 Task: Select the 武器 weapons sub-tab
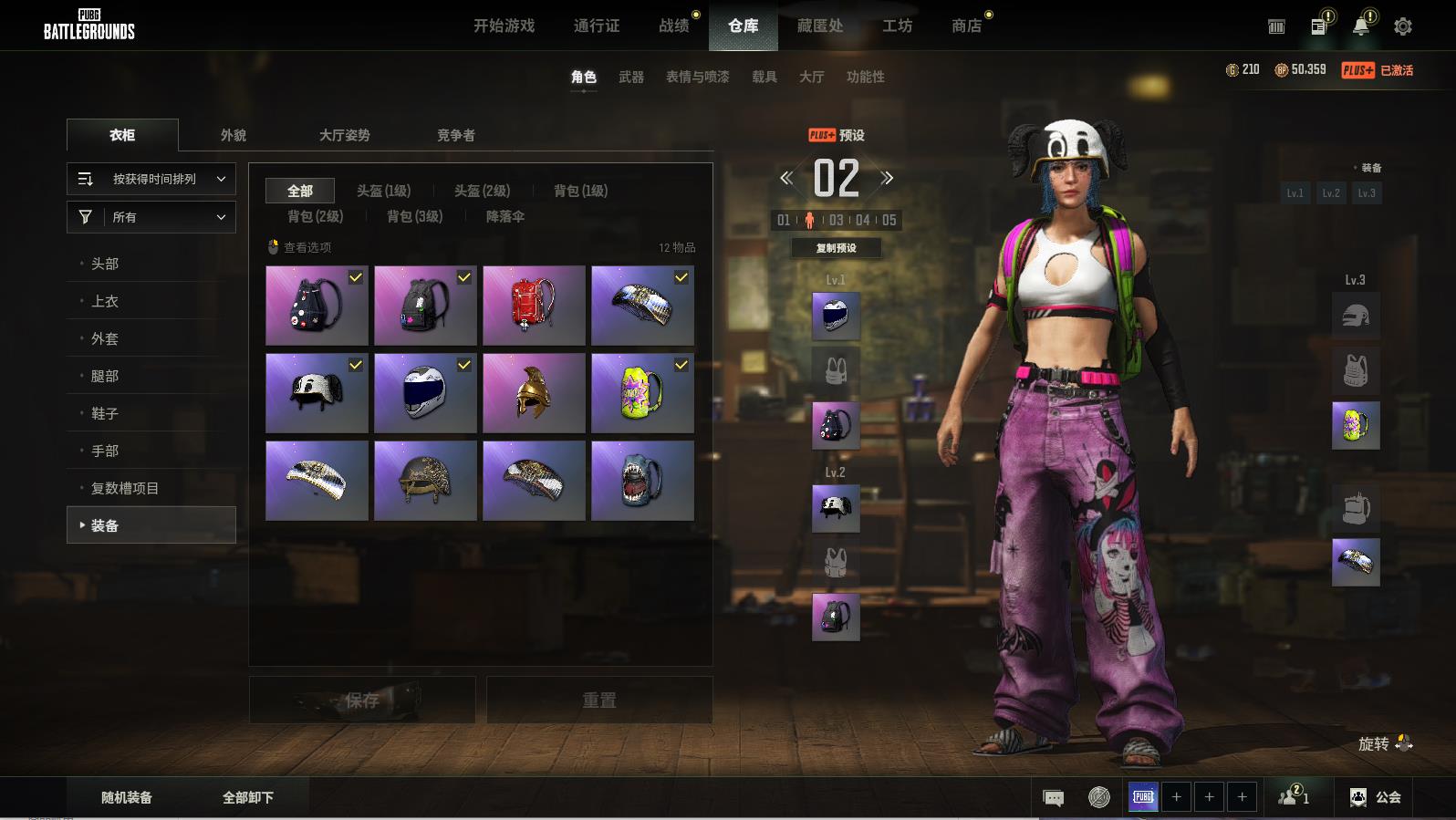coord(631,77)
